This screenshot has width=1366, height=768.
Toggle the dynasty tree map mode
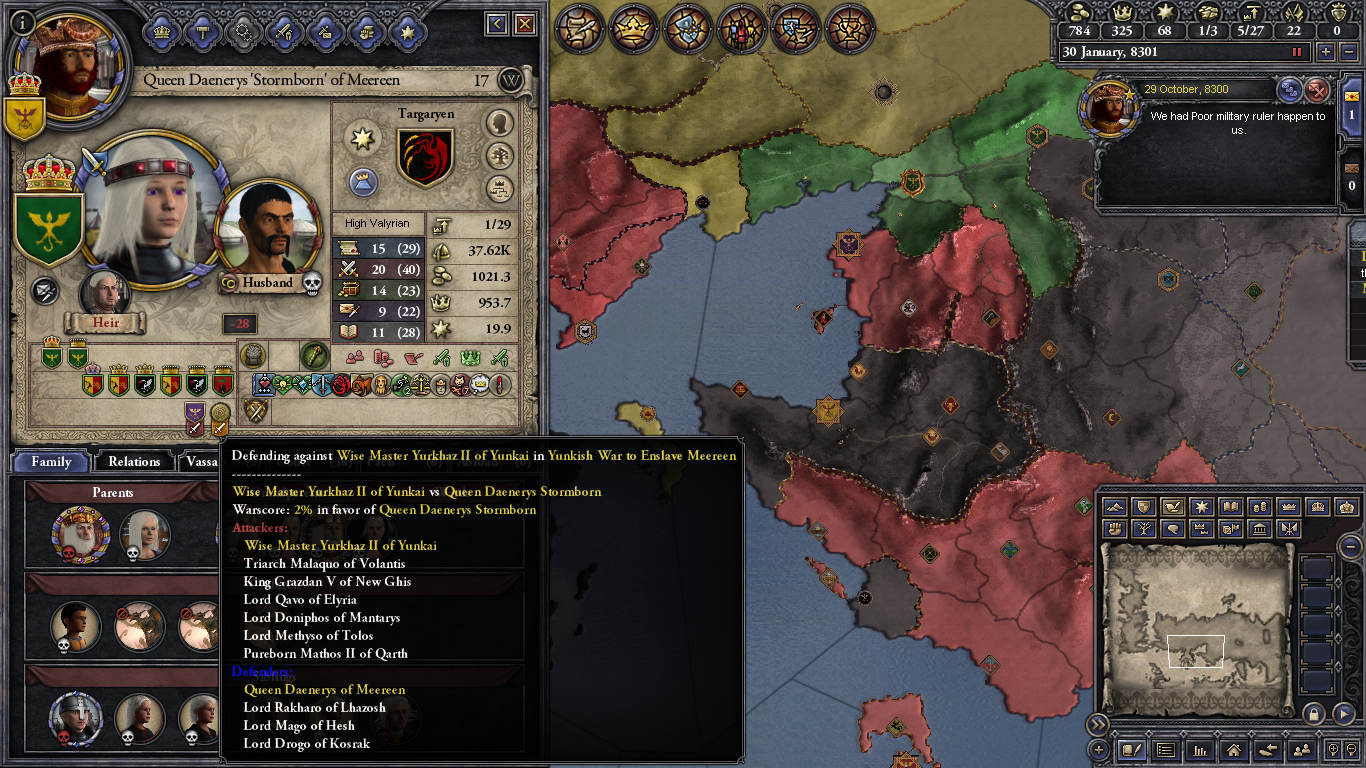point(1143,529)
